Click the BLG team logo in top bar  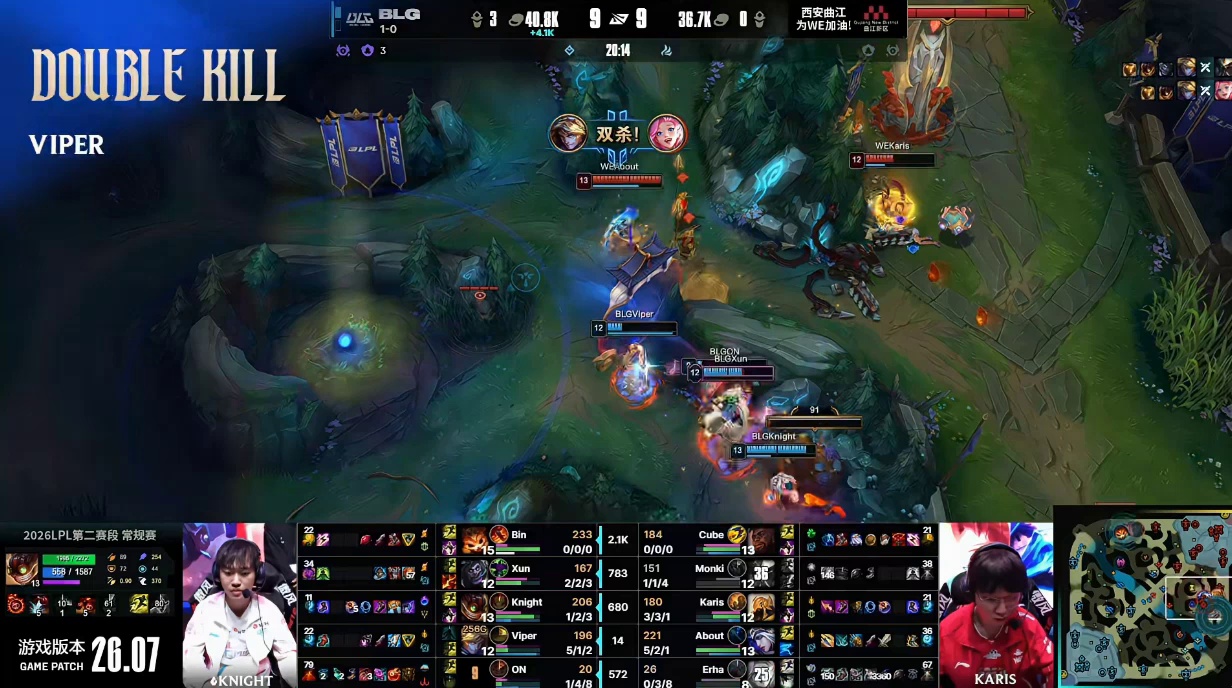pyautogui.click(x=359, y=17)
